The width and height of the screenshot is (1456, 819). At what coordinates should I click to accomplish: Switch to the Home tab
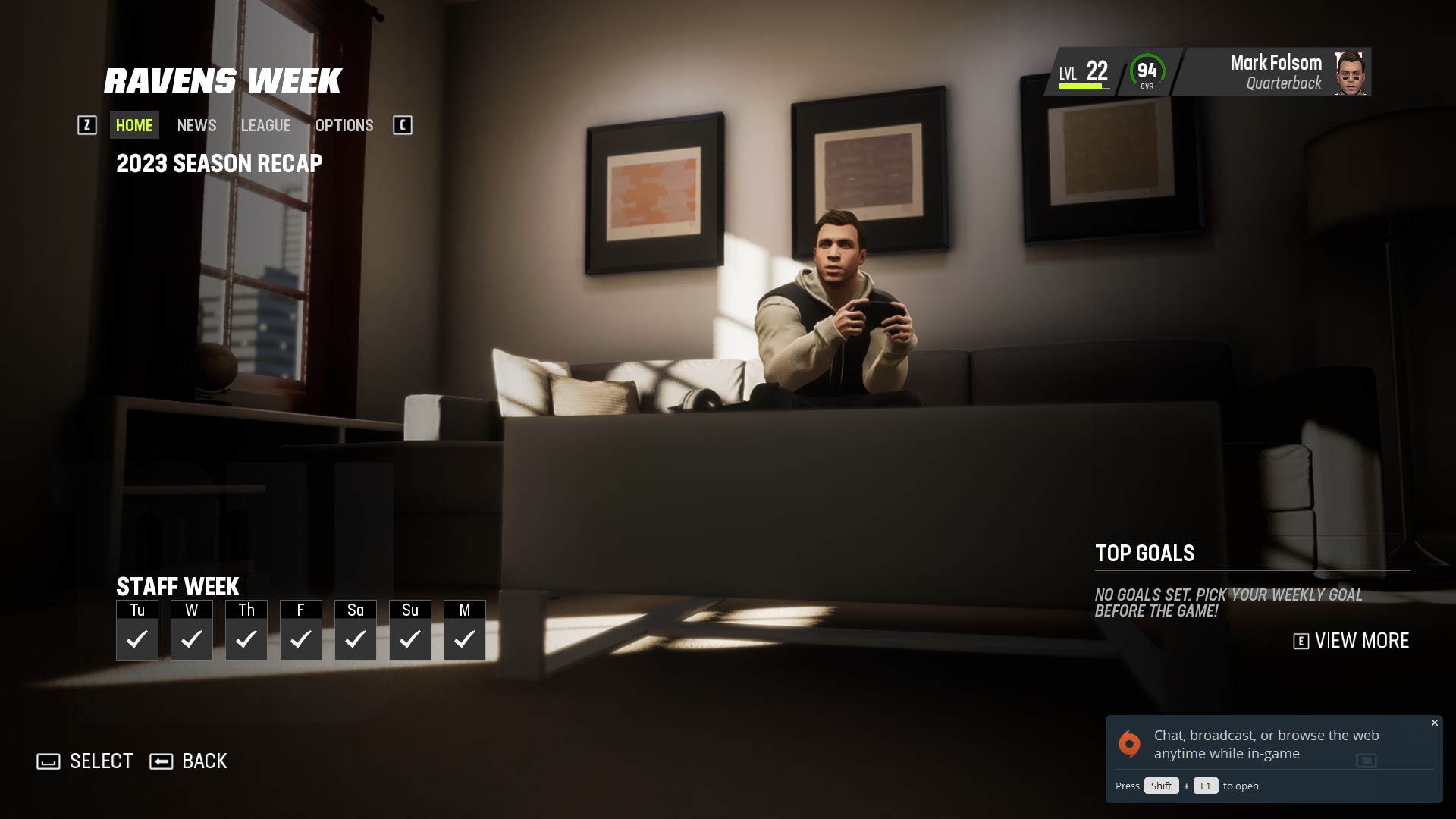[134, 125]
